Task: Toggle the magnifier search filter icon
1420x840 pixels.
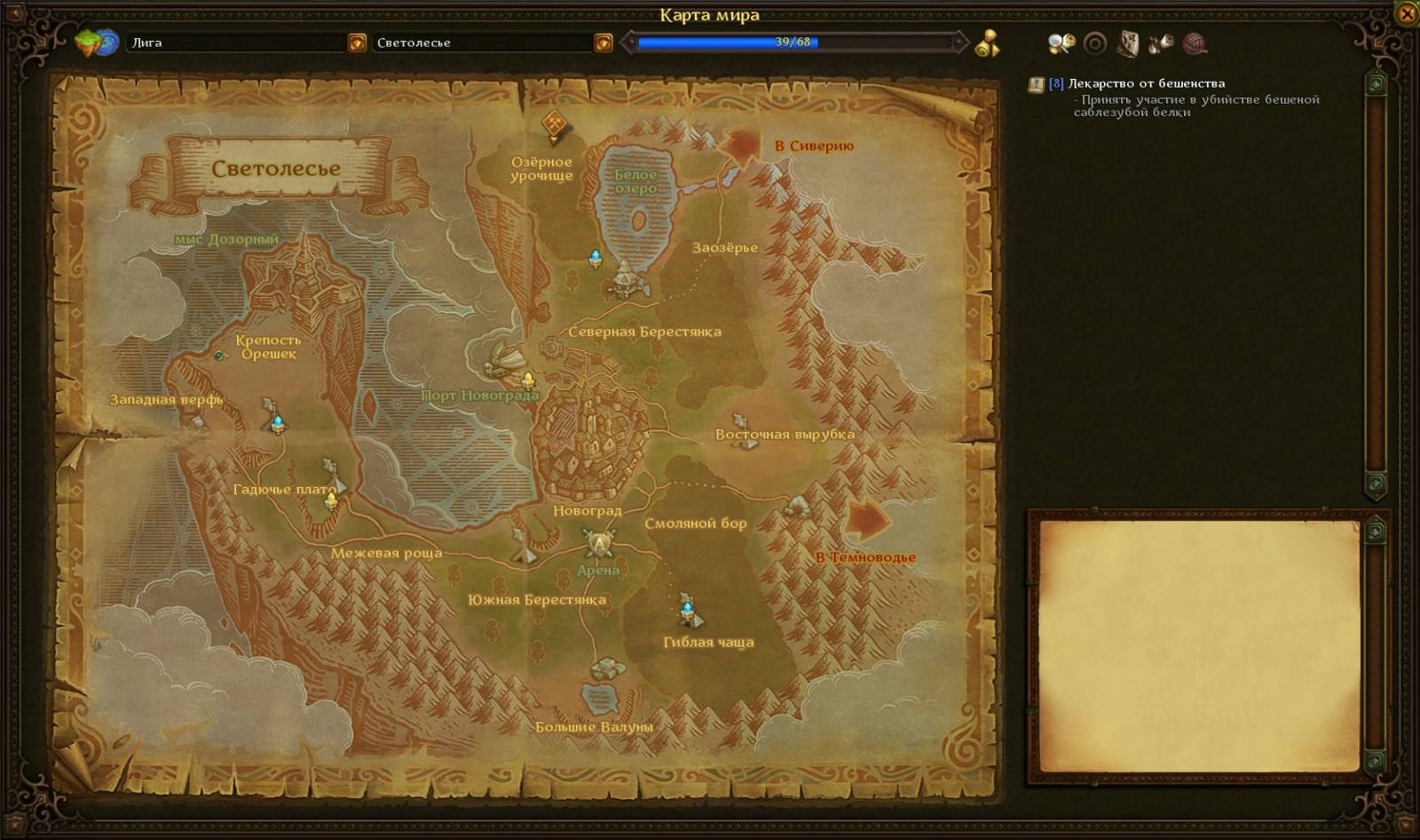Action: [1061, 43]
